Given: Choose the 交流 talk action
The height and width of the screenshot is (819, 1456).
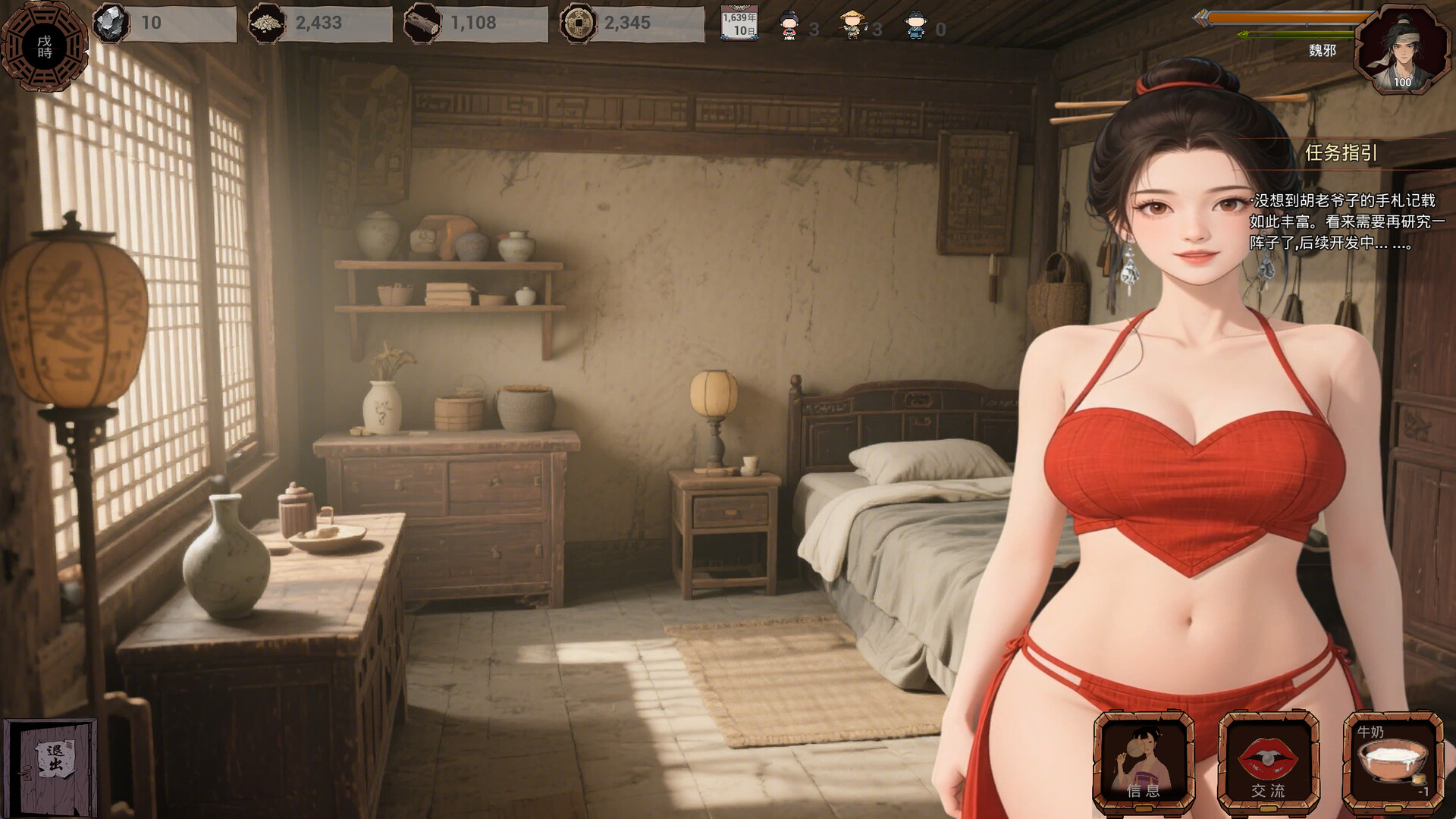Looking at the screenshot, I should coord(1268,762).
